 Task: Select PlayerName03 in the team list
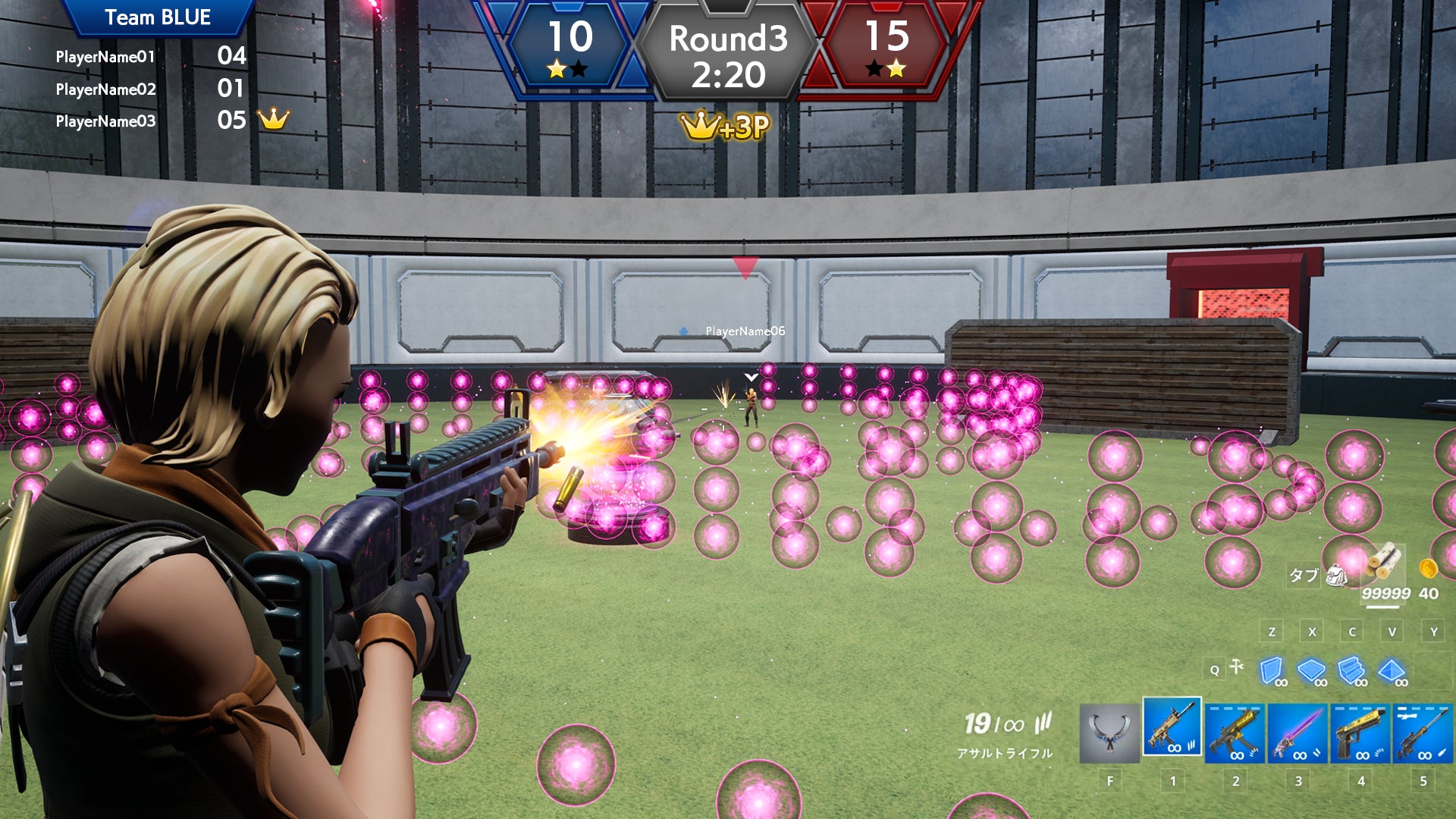click(x=106, y=121)
